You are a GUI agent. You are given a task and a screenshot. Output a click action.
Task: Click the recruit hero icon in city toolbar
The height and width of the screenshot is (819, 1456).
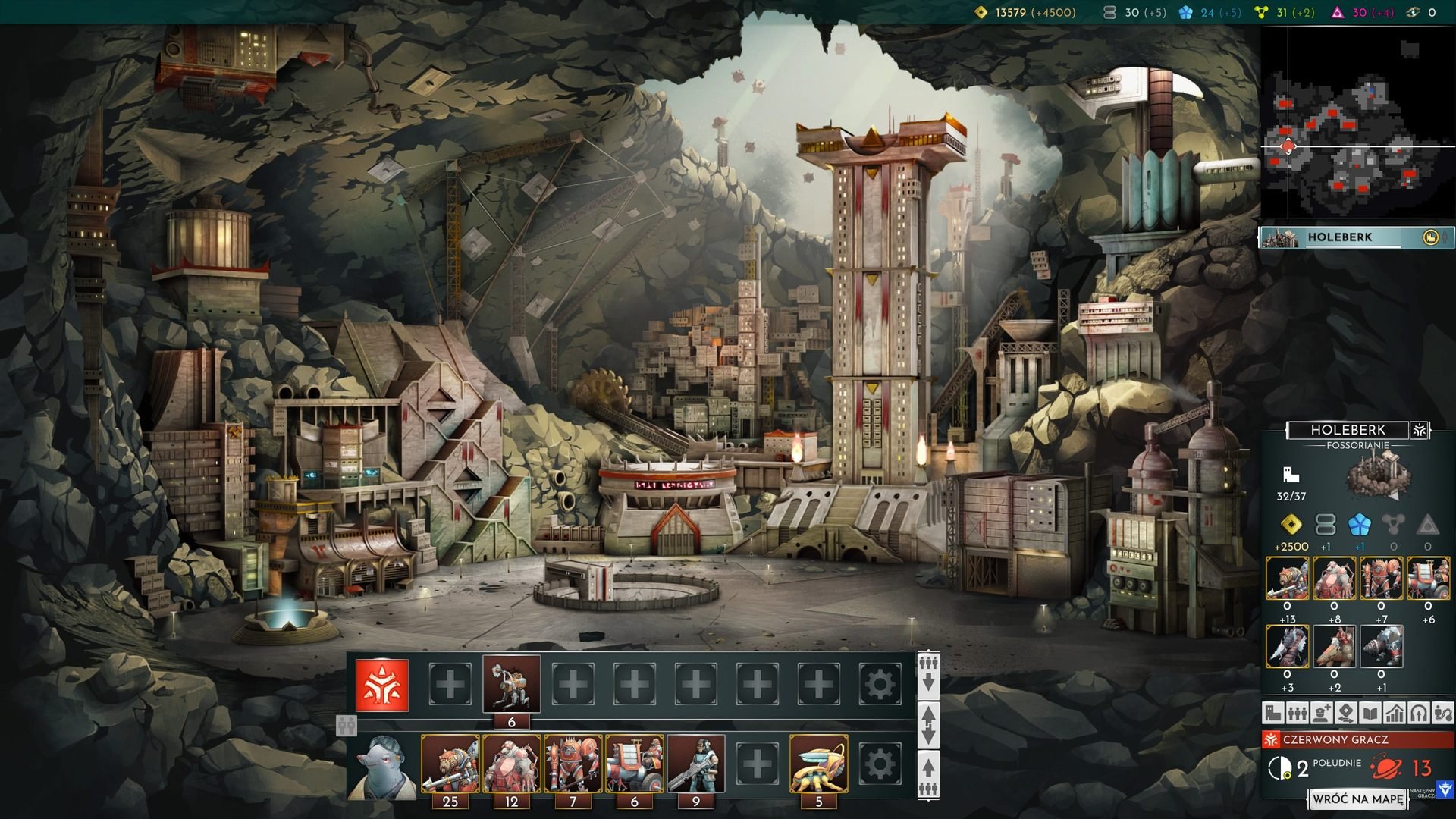[1322, 713]
